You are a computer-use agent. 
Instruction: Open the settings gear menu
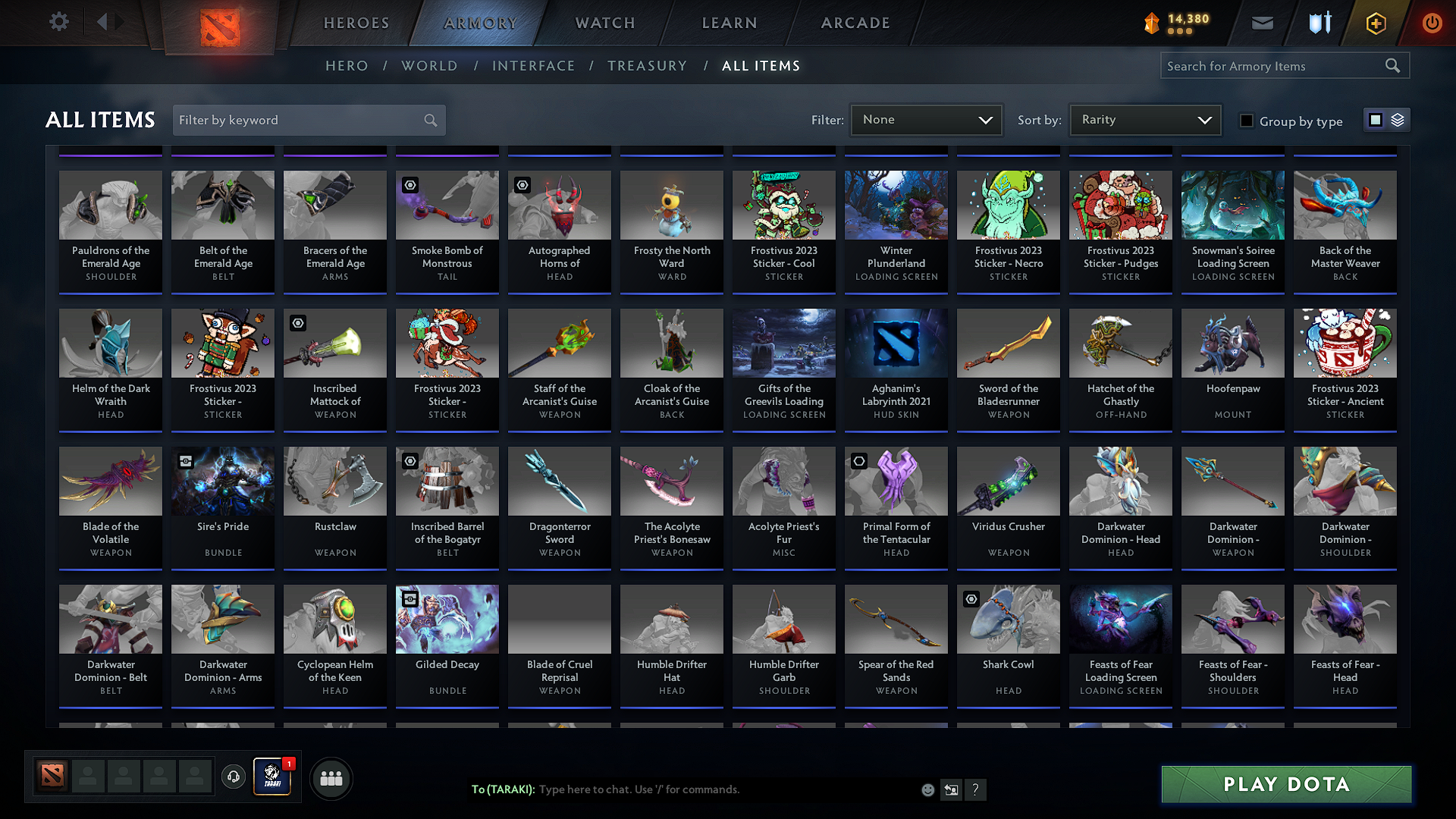pos(58,22)
